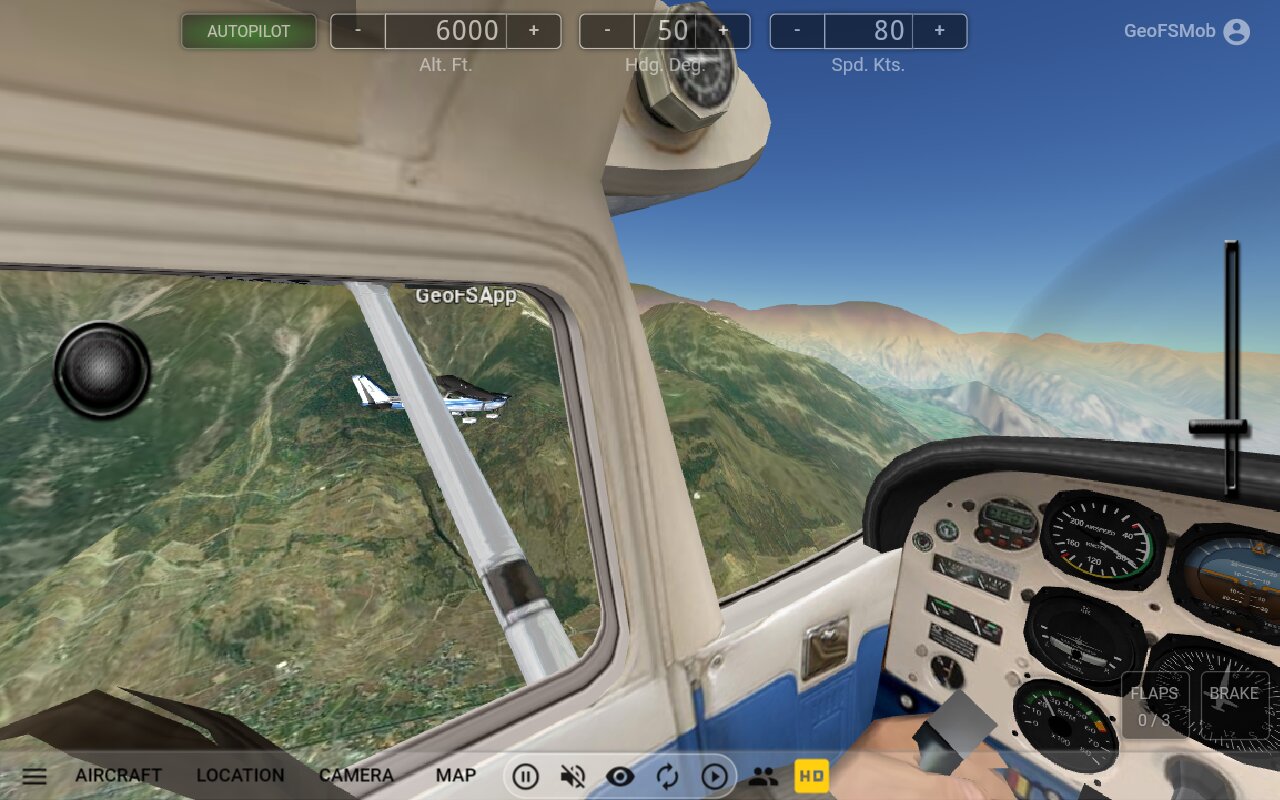Toggle cockpit view with the eye icon
Viewport: 1280px width, 800px height.
point(621,775)
